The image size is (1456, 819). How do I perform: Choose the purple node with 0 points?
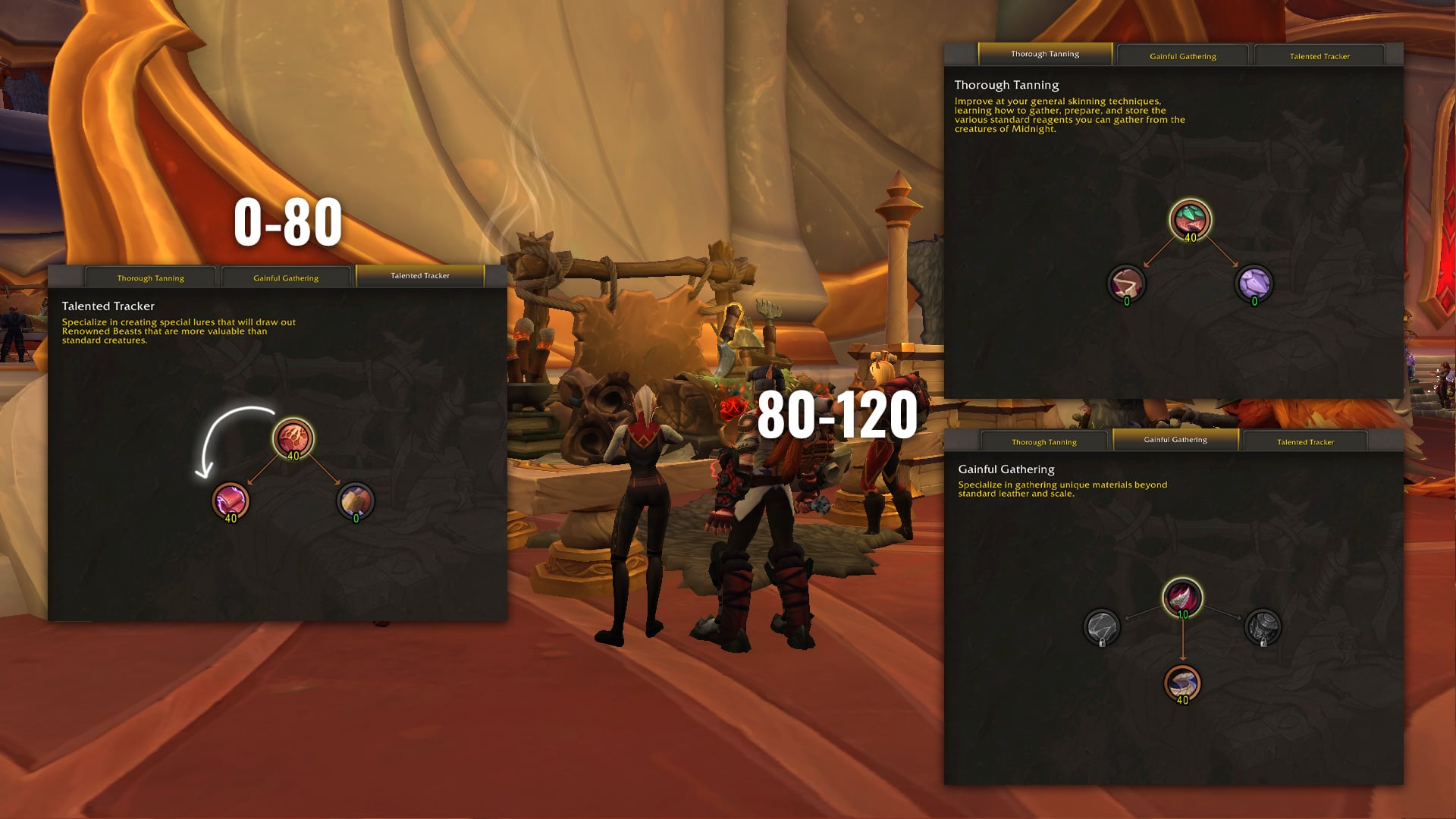pos(1254,284)
